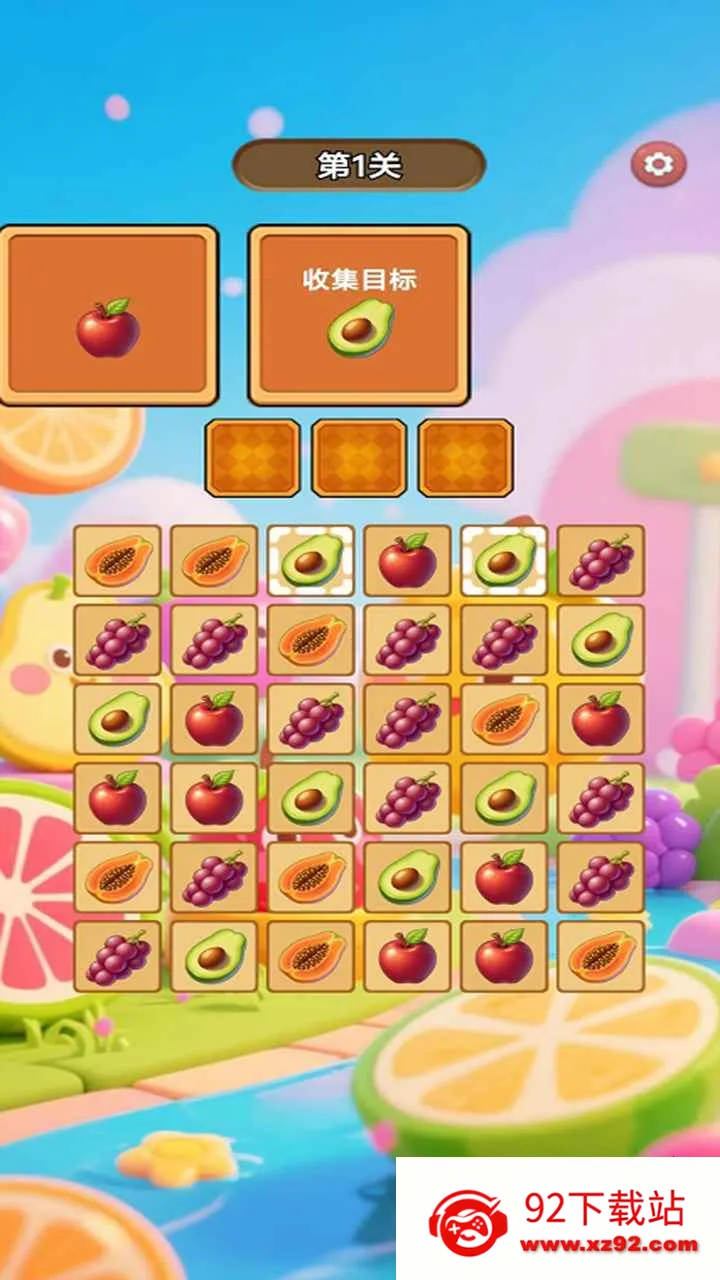Open the settings gear button

click(x=658, y=164)
